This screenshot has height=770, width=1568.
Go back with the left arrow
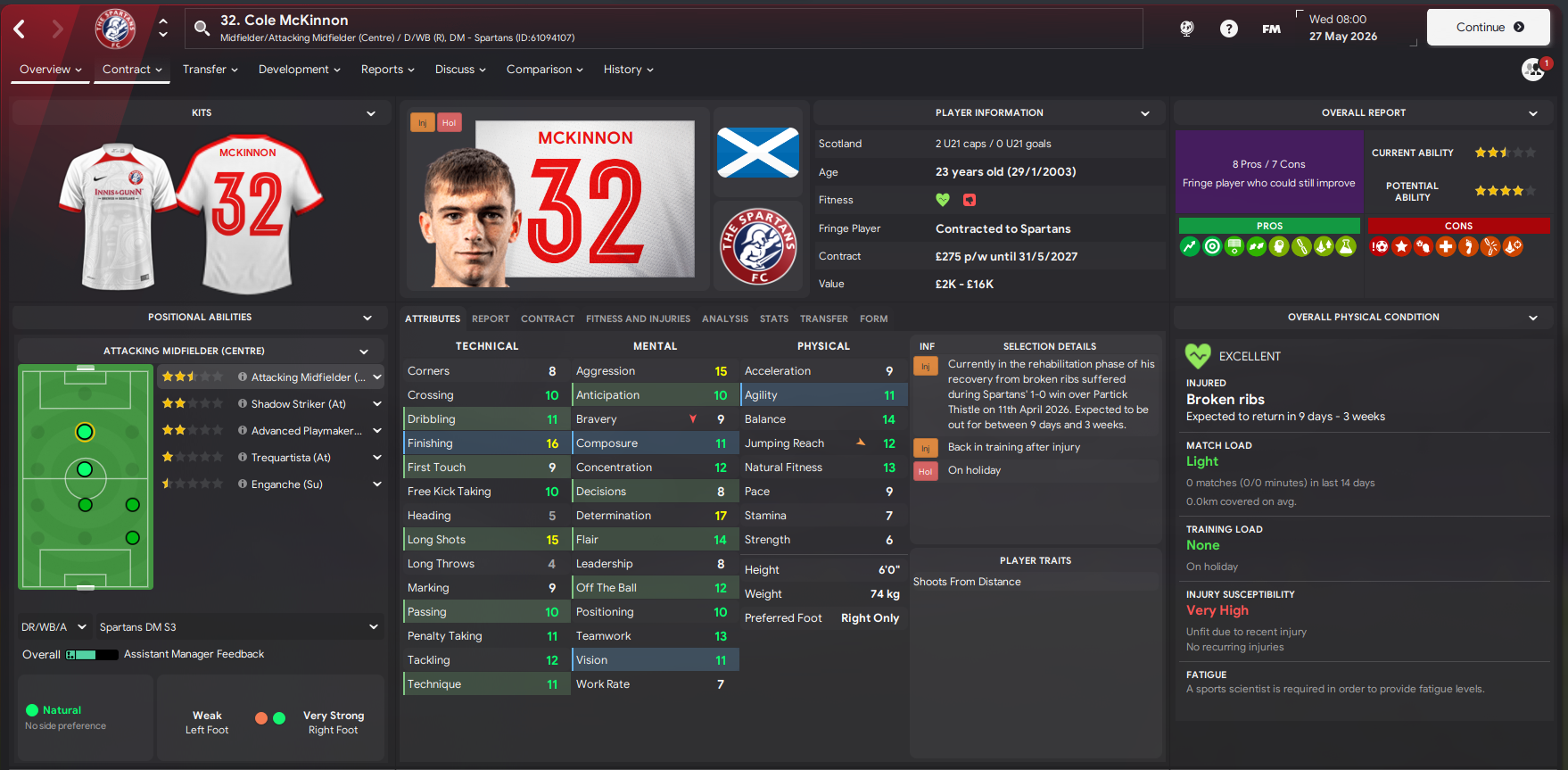[20, 29]
